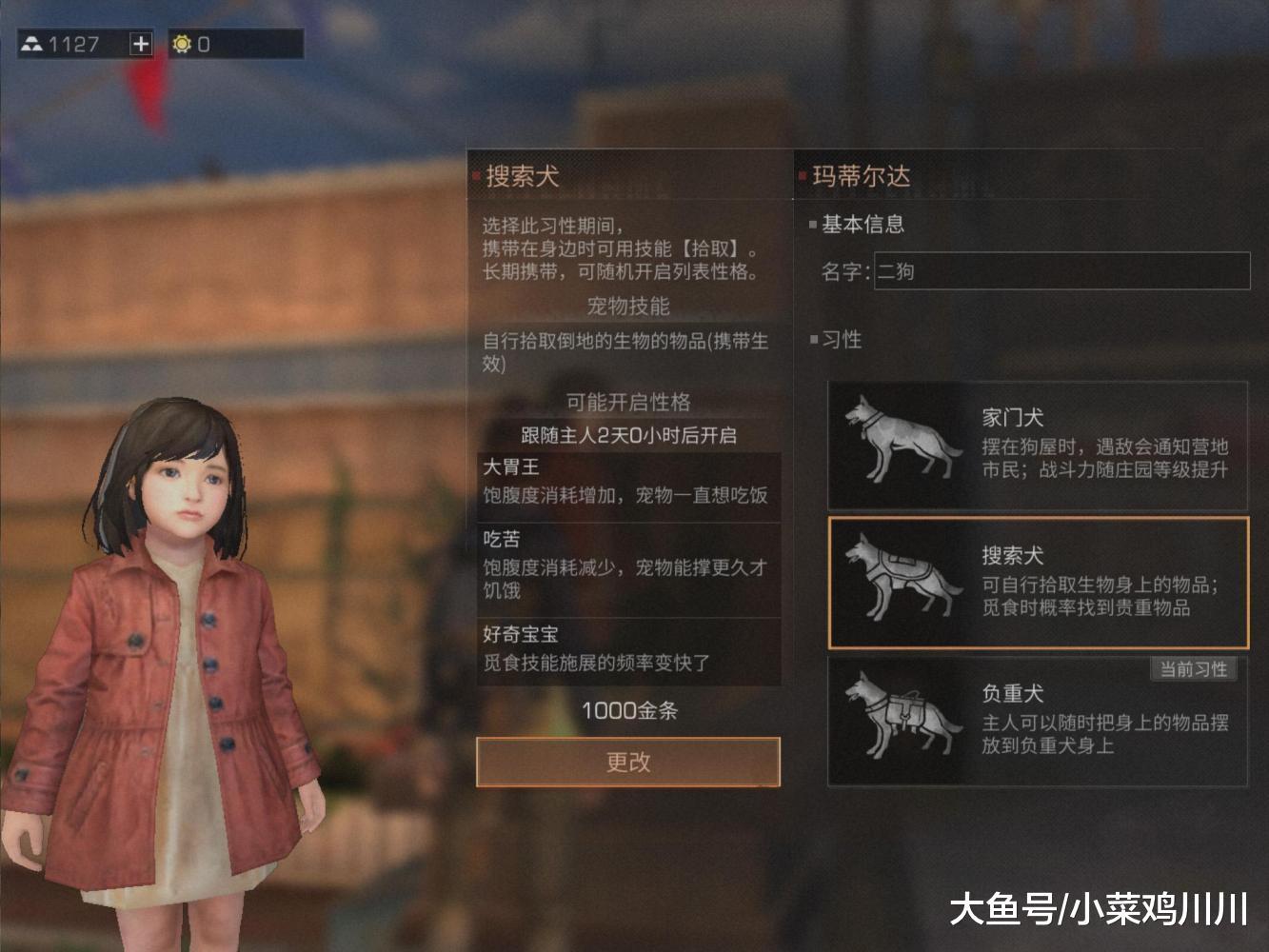The height and width of the screenshot is (952, 1269).
Task: Add more gold bars with plus button
Action: 140,44
